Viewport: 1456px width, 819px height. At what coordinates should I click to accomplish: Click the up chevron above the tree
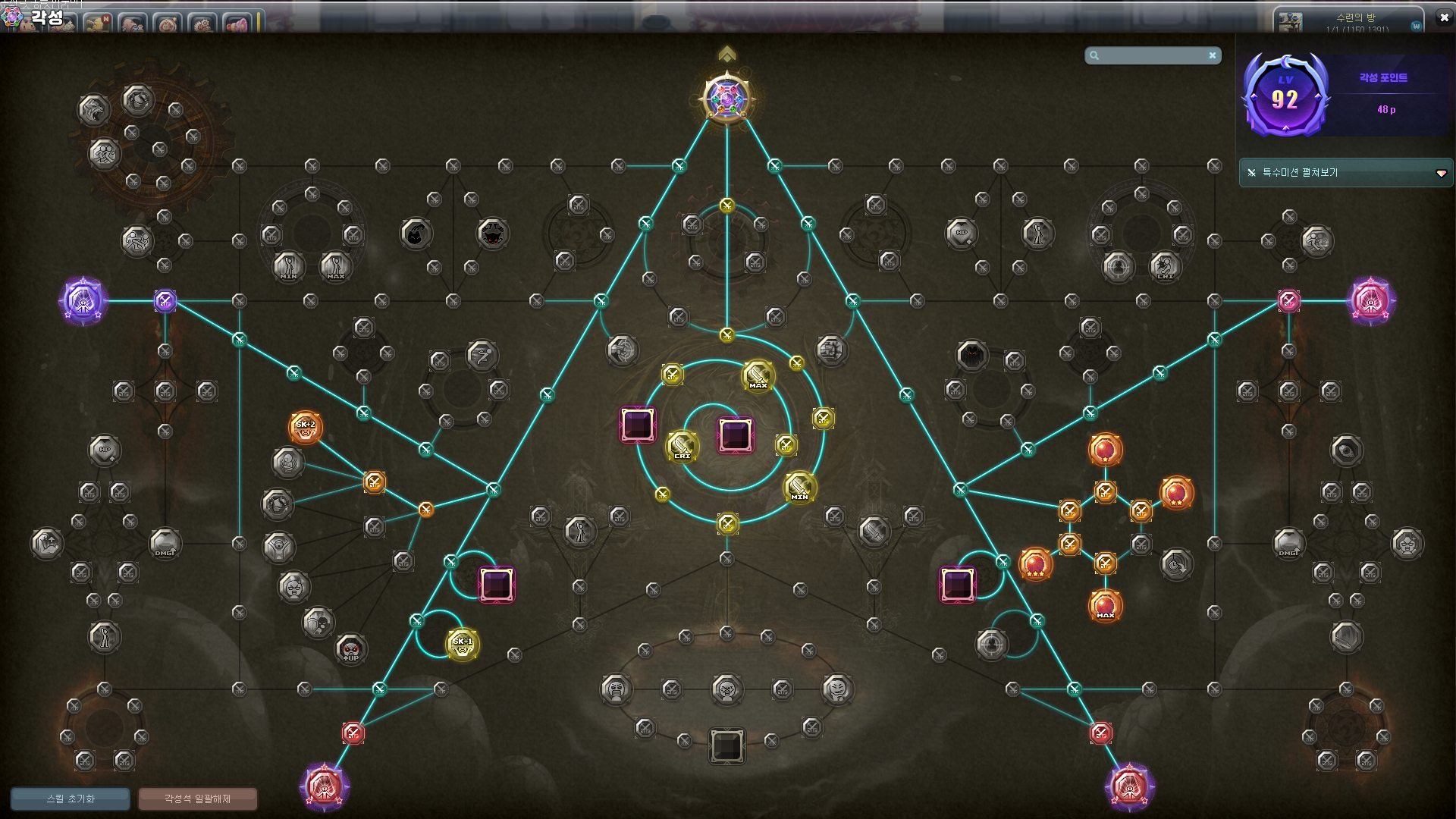click(726, 54)
